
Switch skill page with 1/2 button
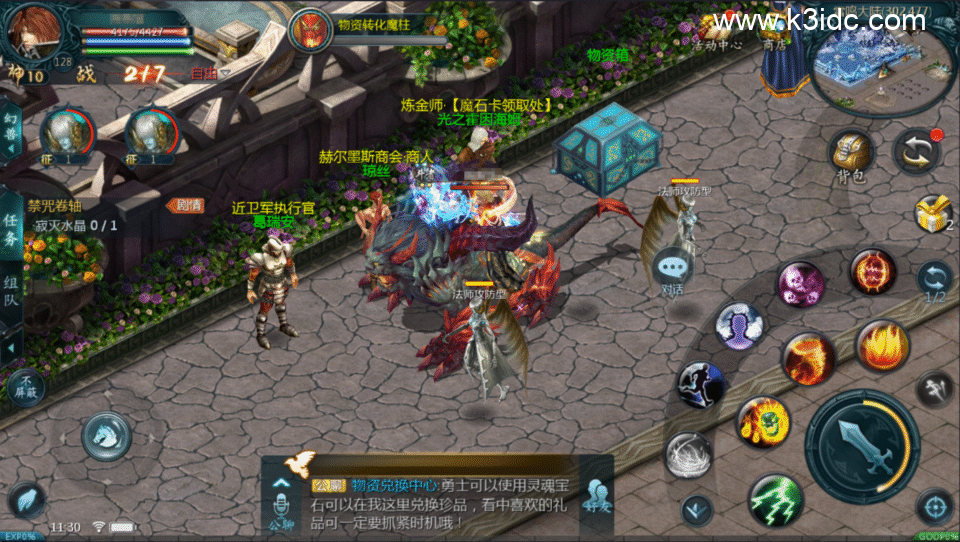click(x=935, y=282)
